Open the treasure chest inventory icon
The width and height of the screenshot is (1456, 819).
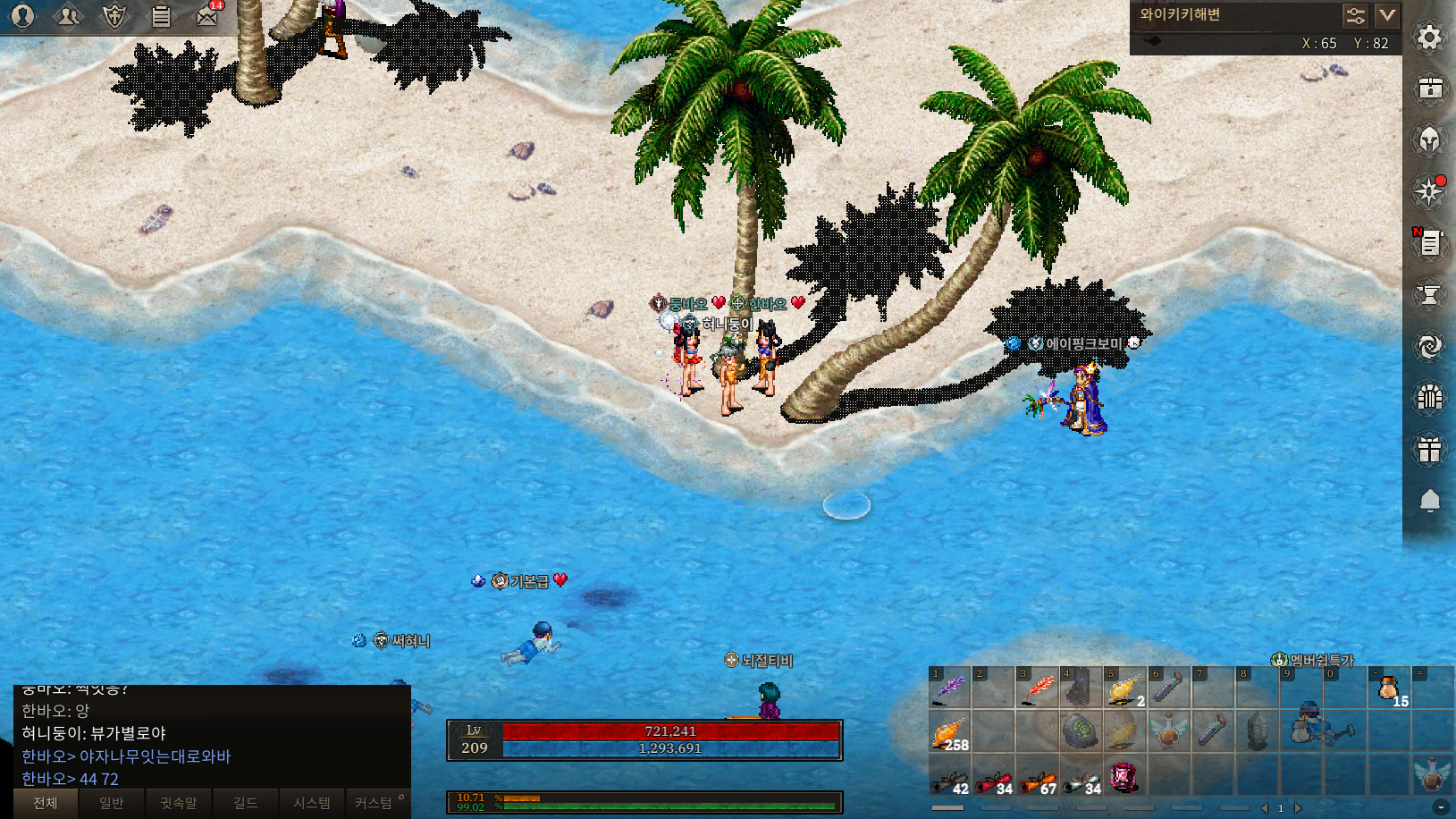(1429, 89)
